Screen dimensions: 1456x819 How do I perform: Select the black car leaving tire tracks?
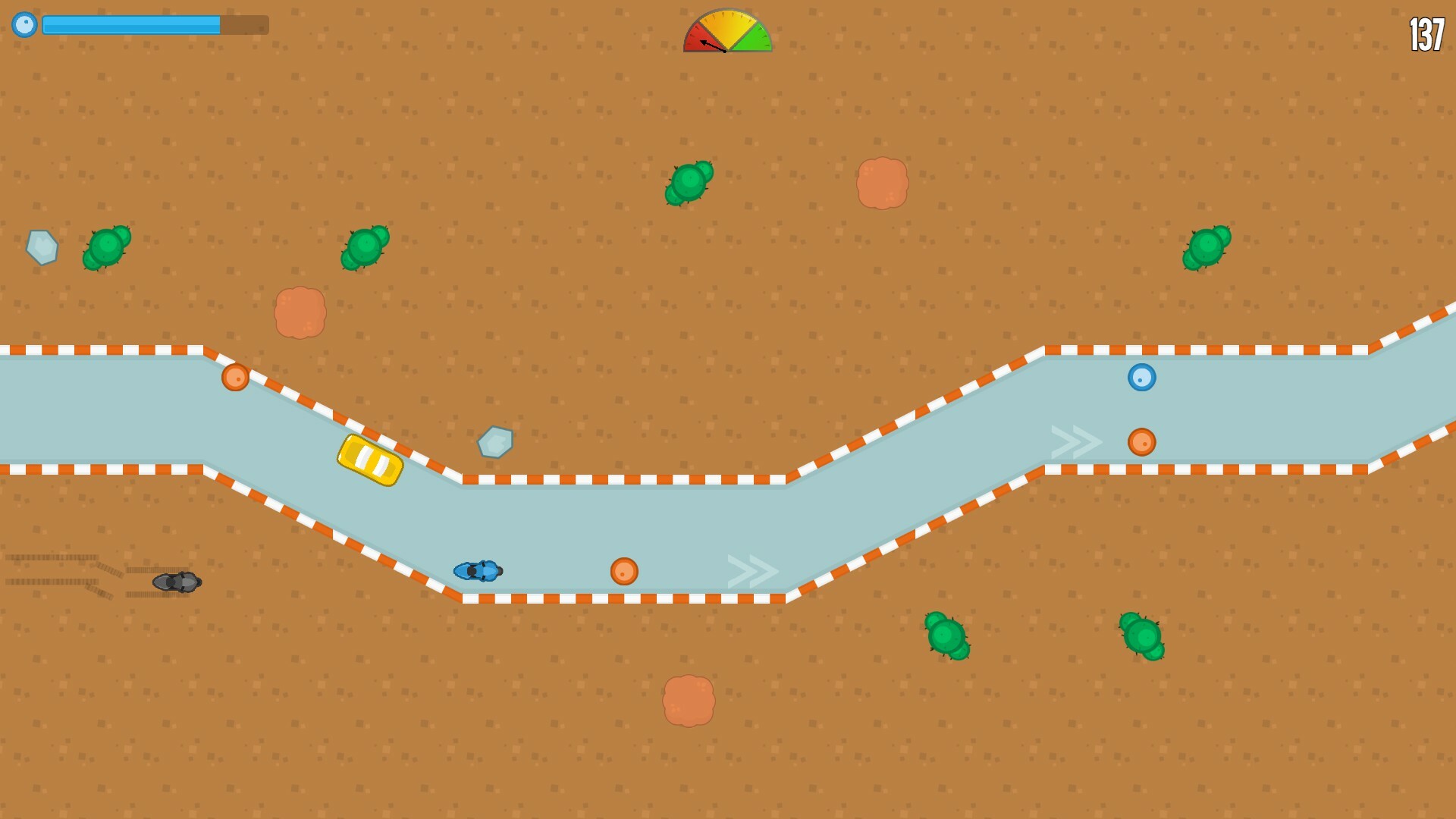[x=174, y=584]
